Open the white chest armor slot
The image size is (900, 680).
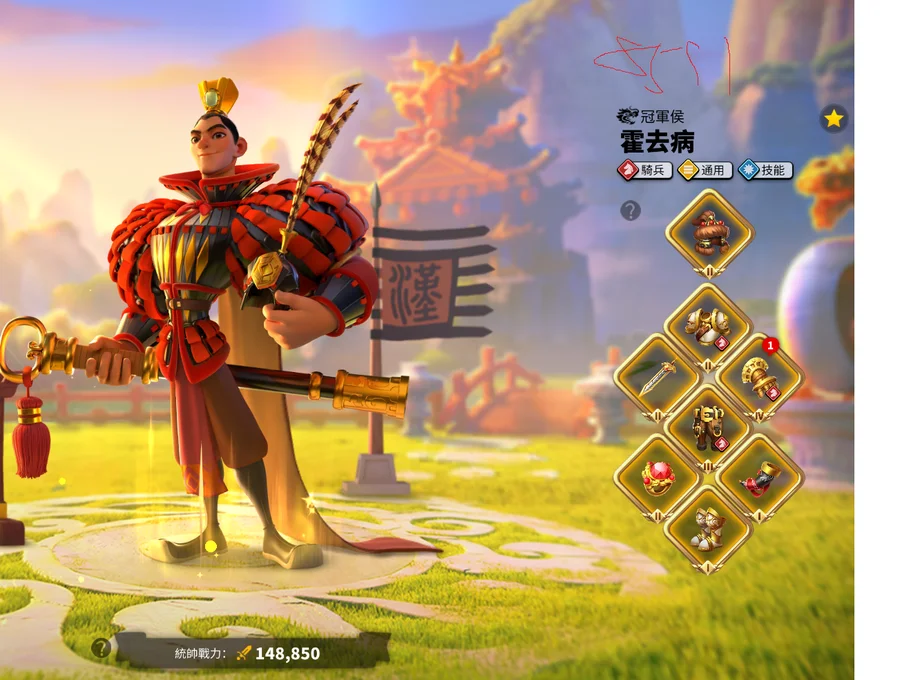(x=708, y=326)
